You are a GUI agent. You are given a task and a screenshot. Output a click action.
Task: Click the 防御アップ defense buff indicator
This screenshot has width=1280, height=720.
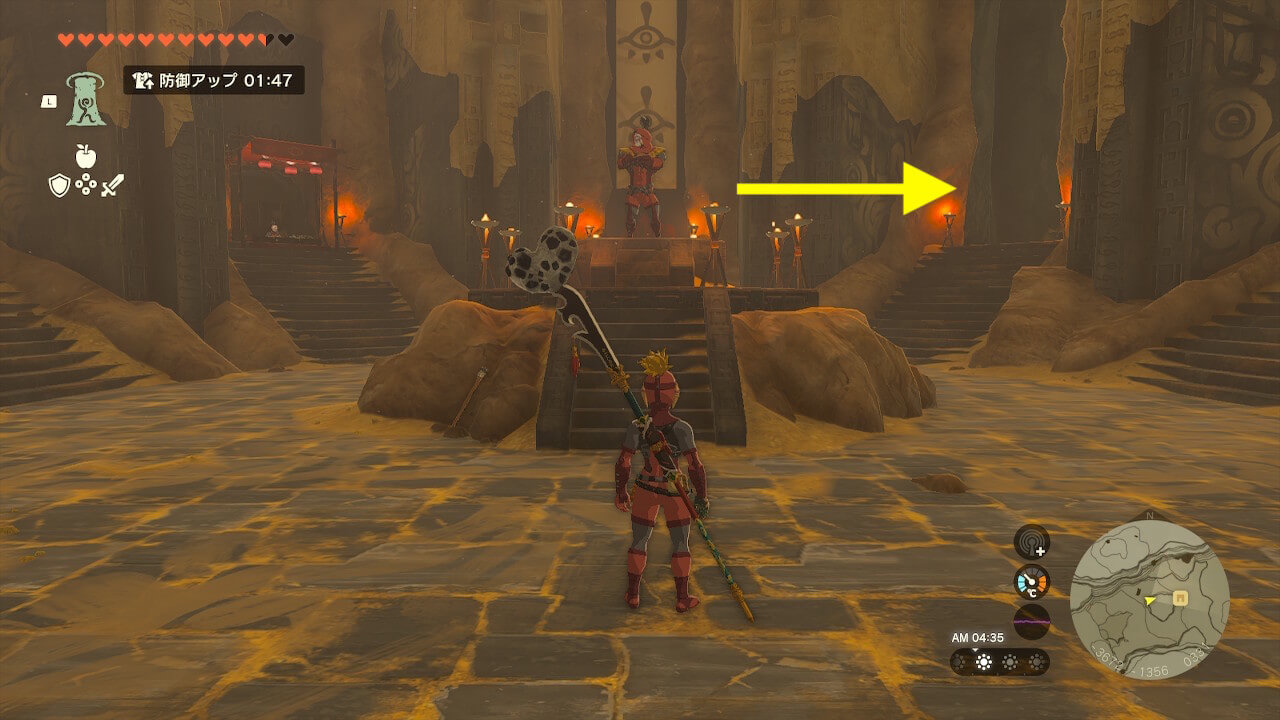(213, 80)
